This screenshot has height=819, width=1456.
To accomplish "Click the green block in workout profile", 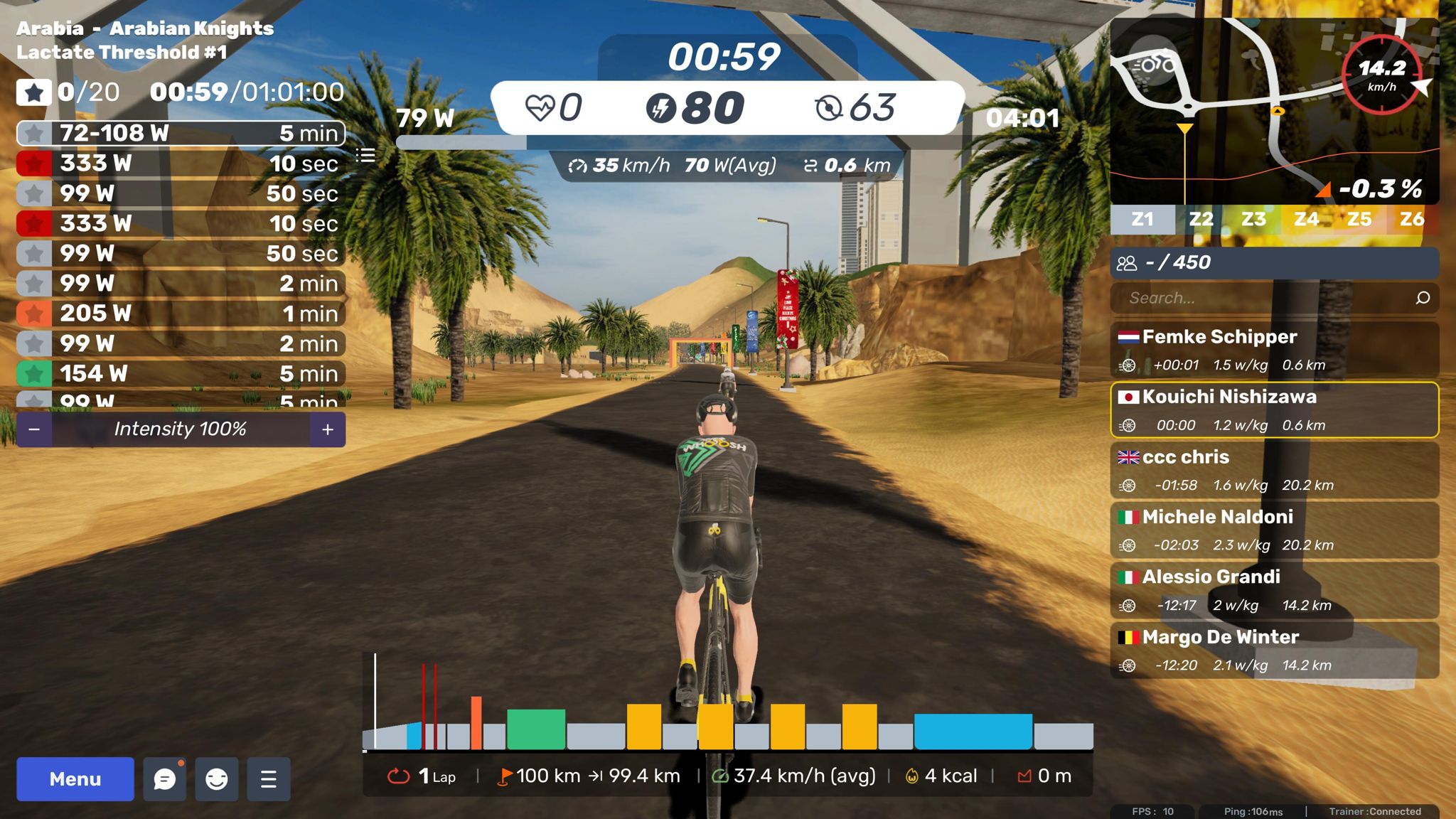I will point(536,729).
